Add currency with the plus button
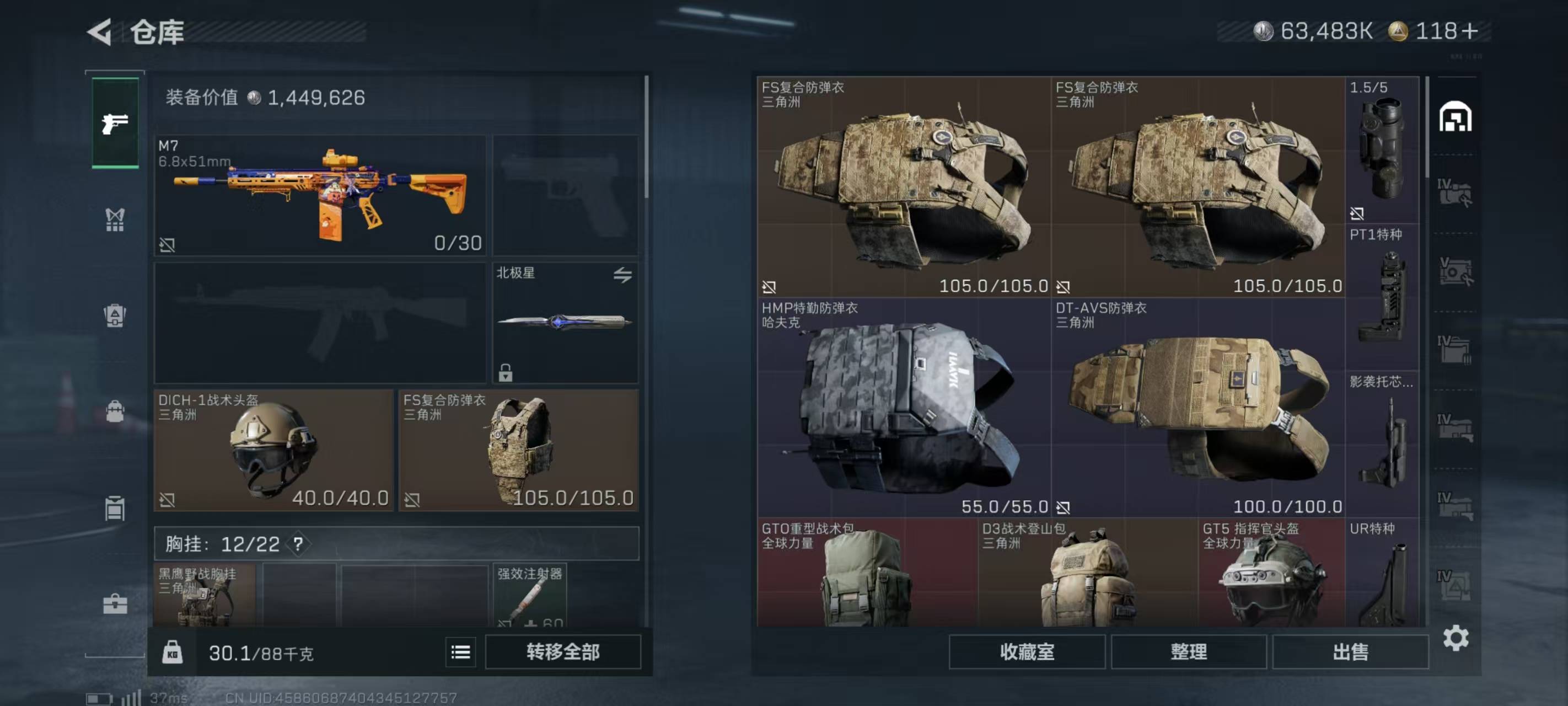Screen dimensions: 1568x706 [x=1469, y=31]
